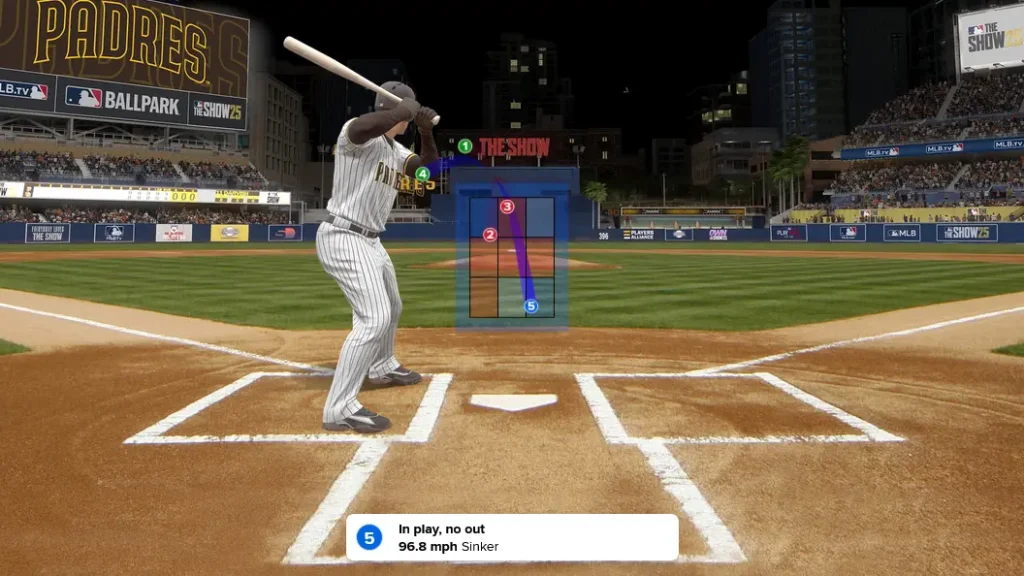
Task: Click blue pitch marker number 5
Action: point(531,307)
